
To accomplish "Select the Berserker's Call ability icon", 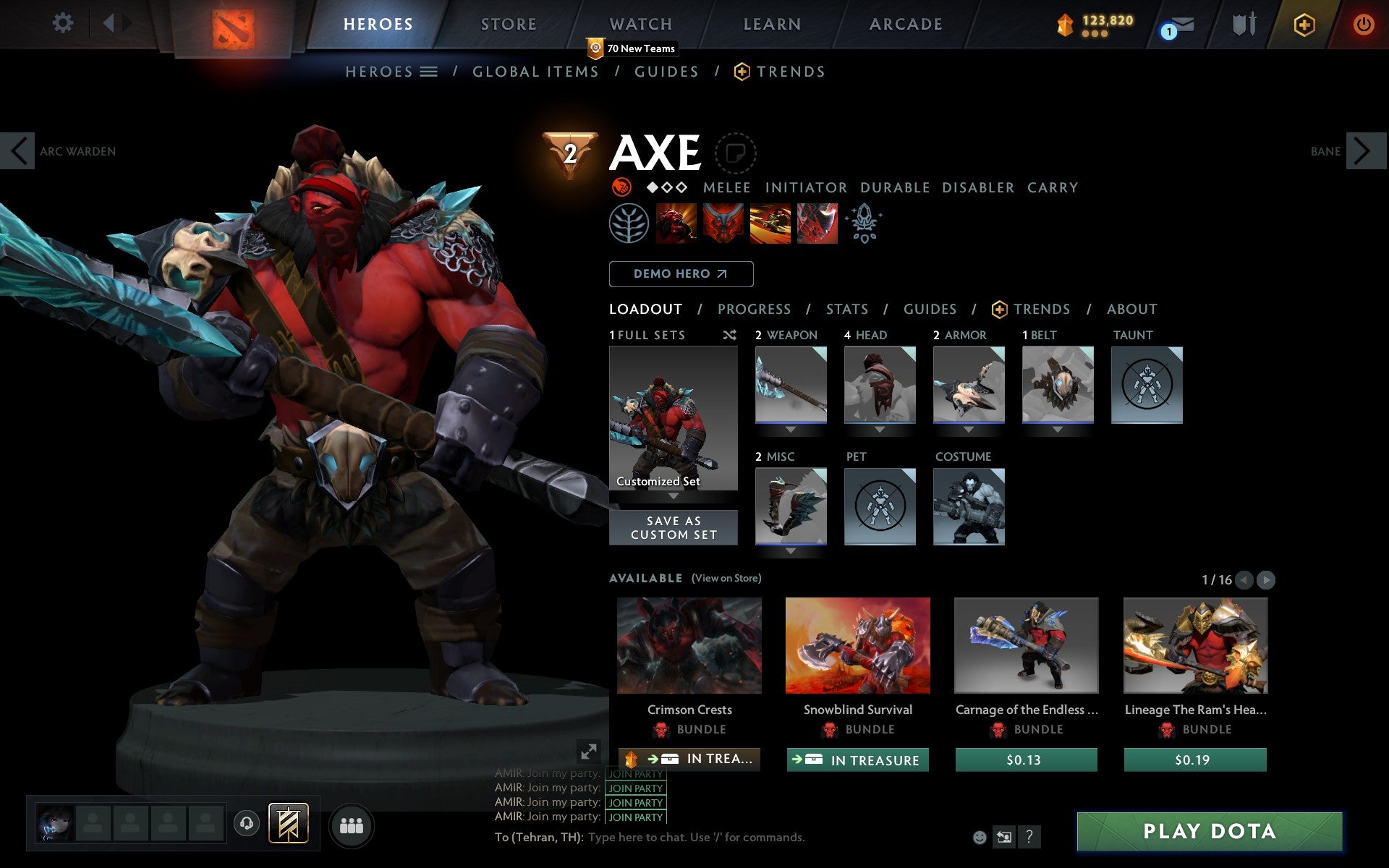I will (x=677, y=224).
